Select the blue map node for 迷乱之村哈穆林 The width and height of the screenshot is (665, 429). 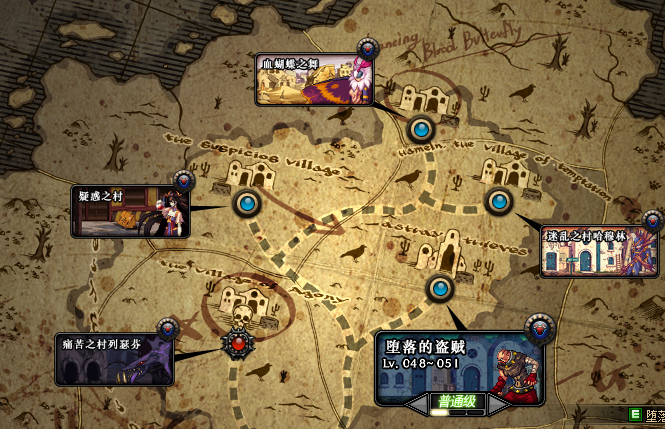[x=498, y=202]
